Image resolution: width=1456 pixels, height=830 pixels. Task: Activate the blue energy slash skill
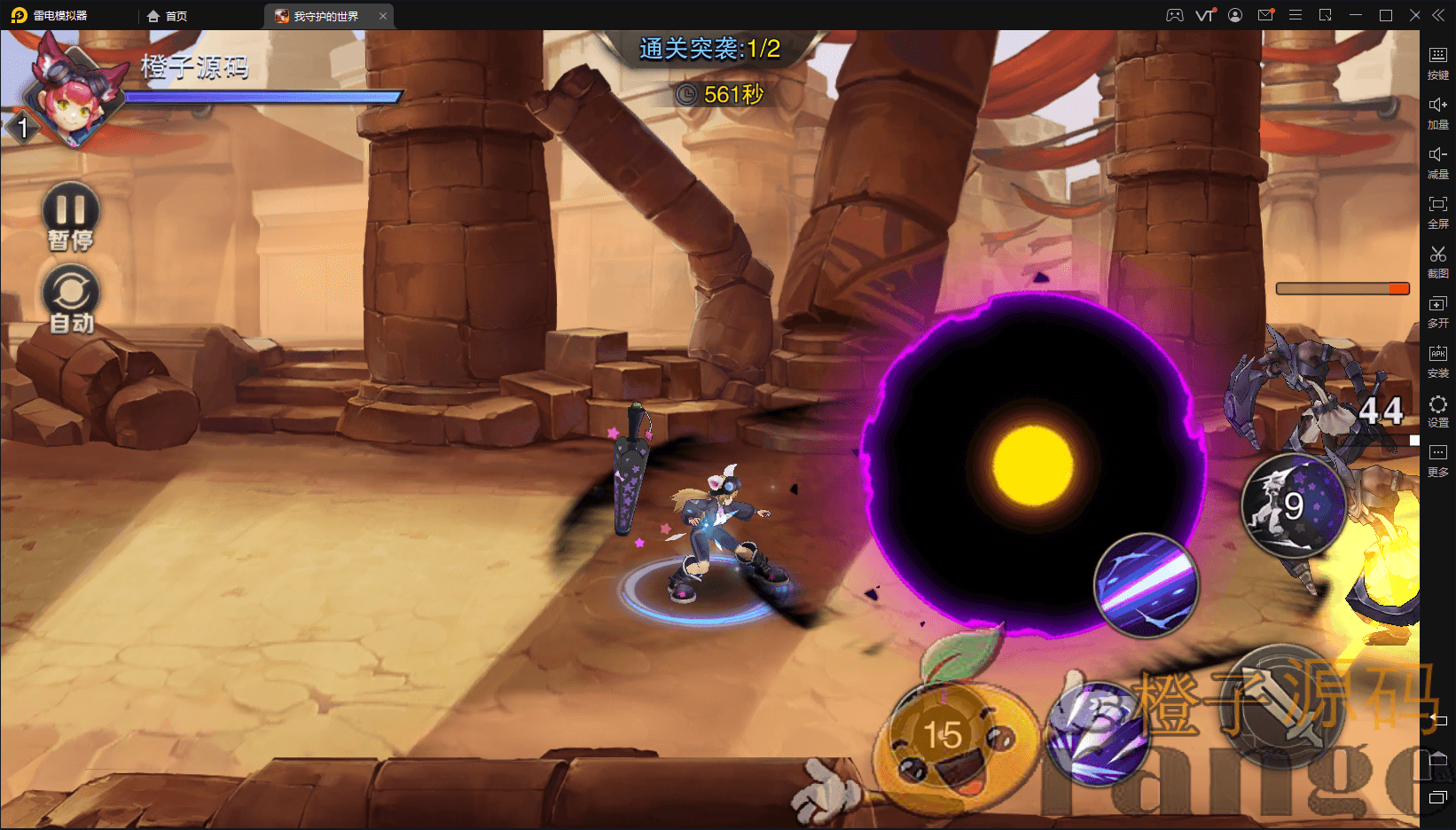1146,585
